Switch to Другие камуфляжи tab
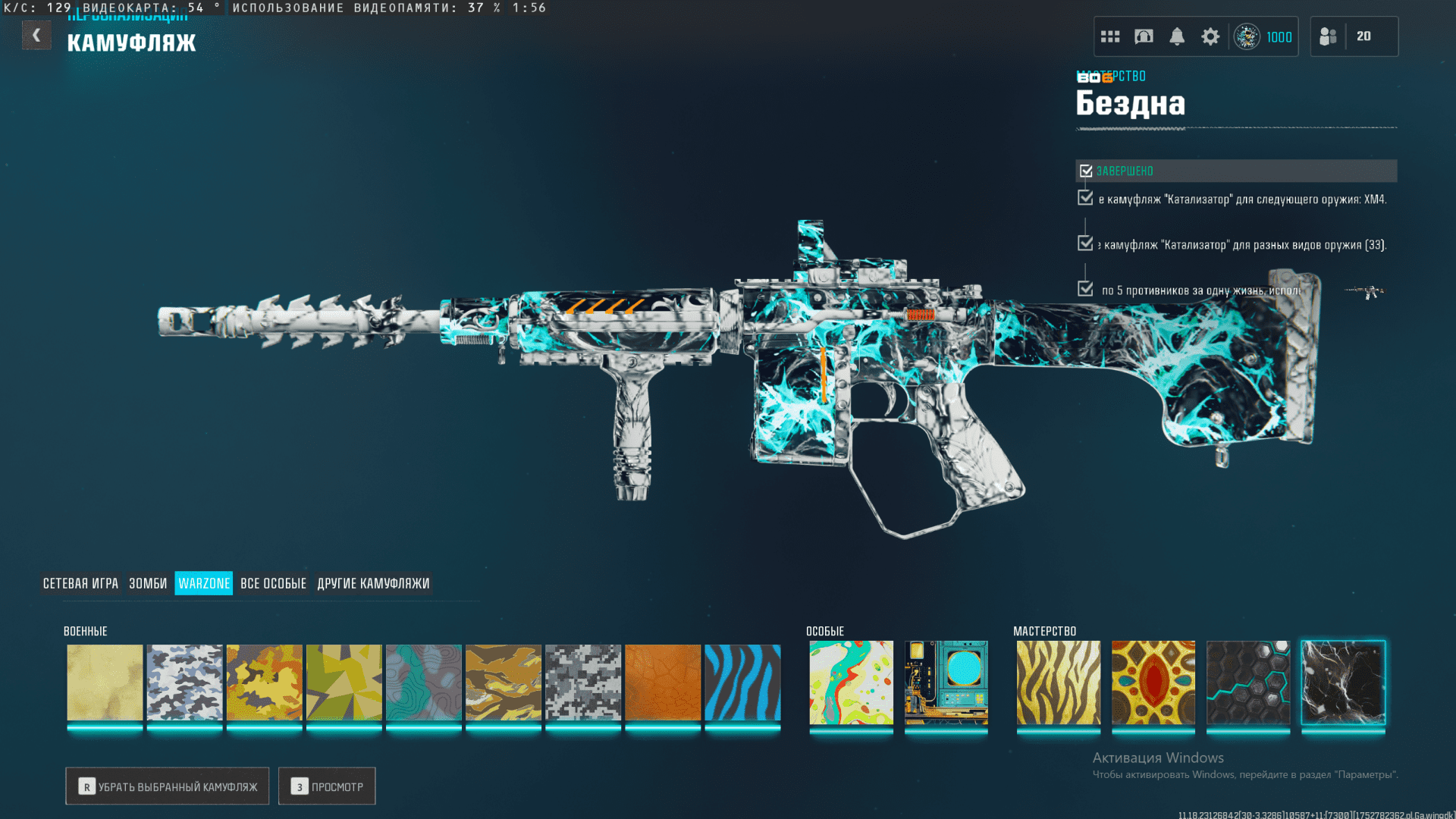The height and width of the screenshot is (819, 1456). (373, 583)
